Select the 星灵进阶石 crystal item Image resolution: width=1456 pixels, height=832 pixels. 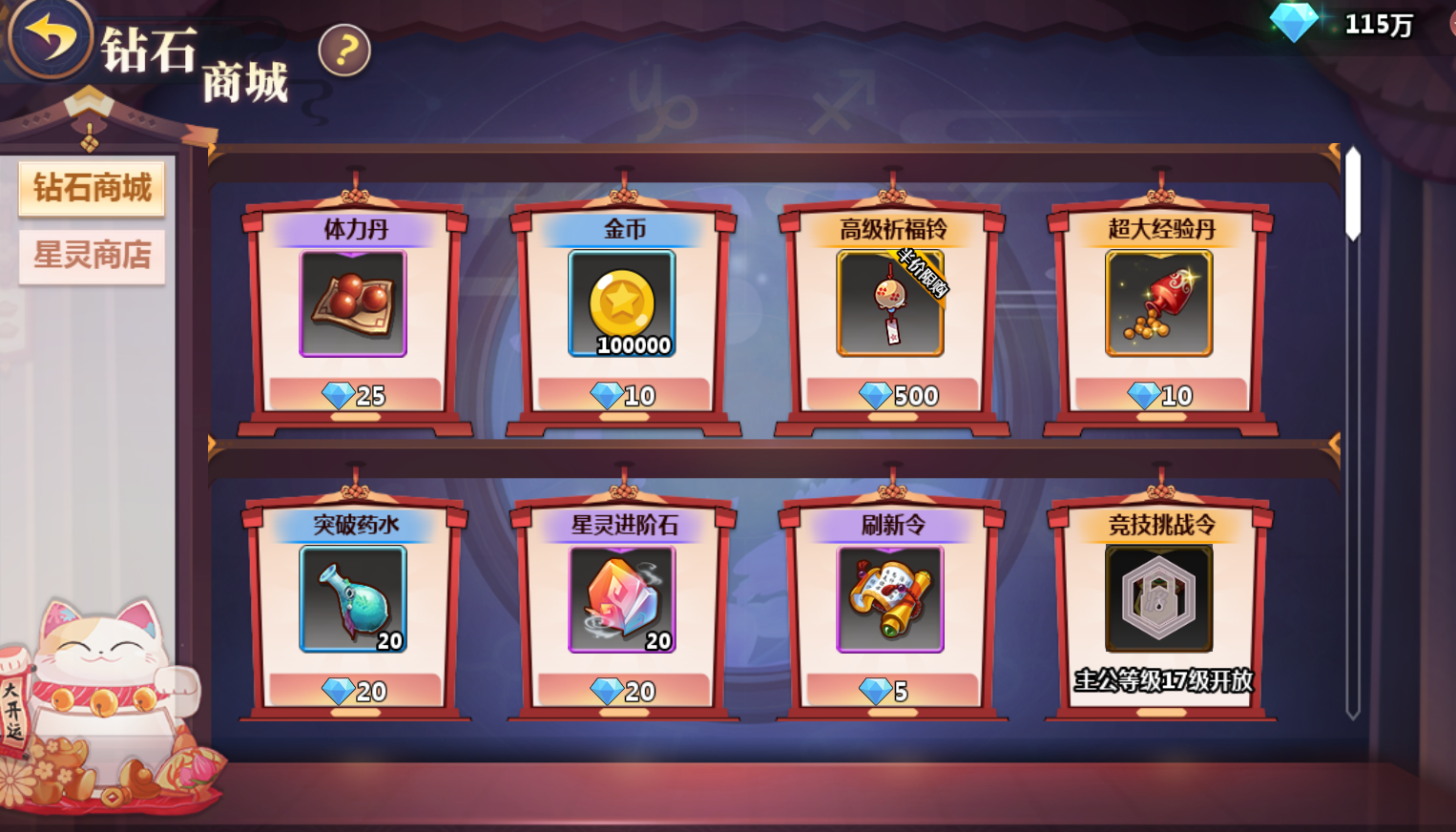(622, 599)
